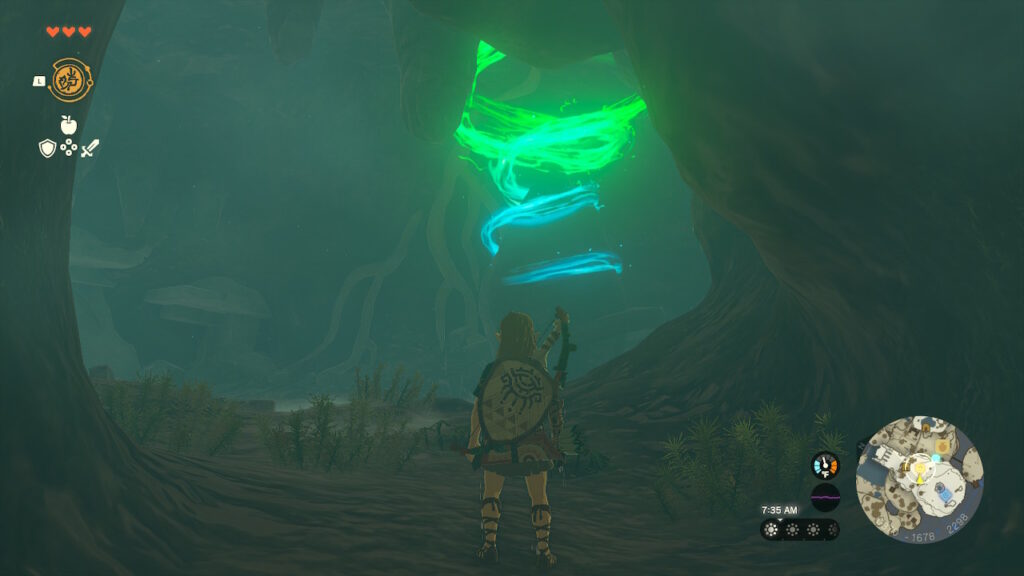Choose the shield quick-select icon
1024x576 pixels.
tap(47, 148)
